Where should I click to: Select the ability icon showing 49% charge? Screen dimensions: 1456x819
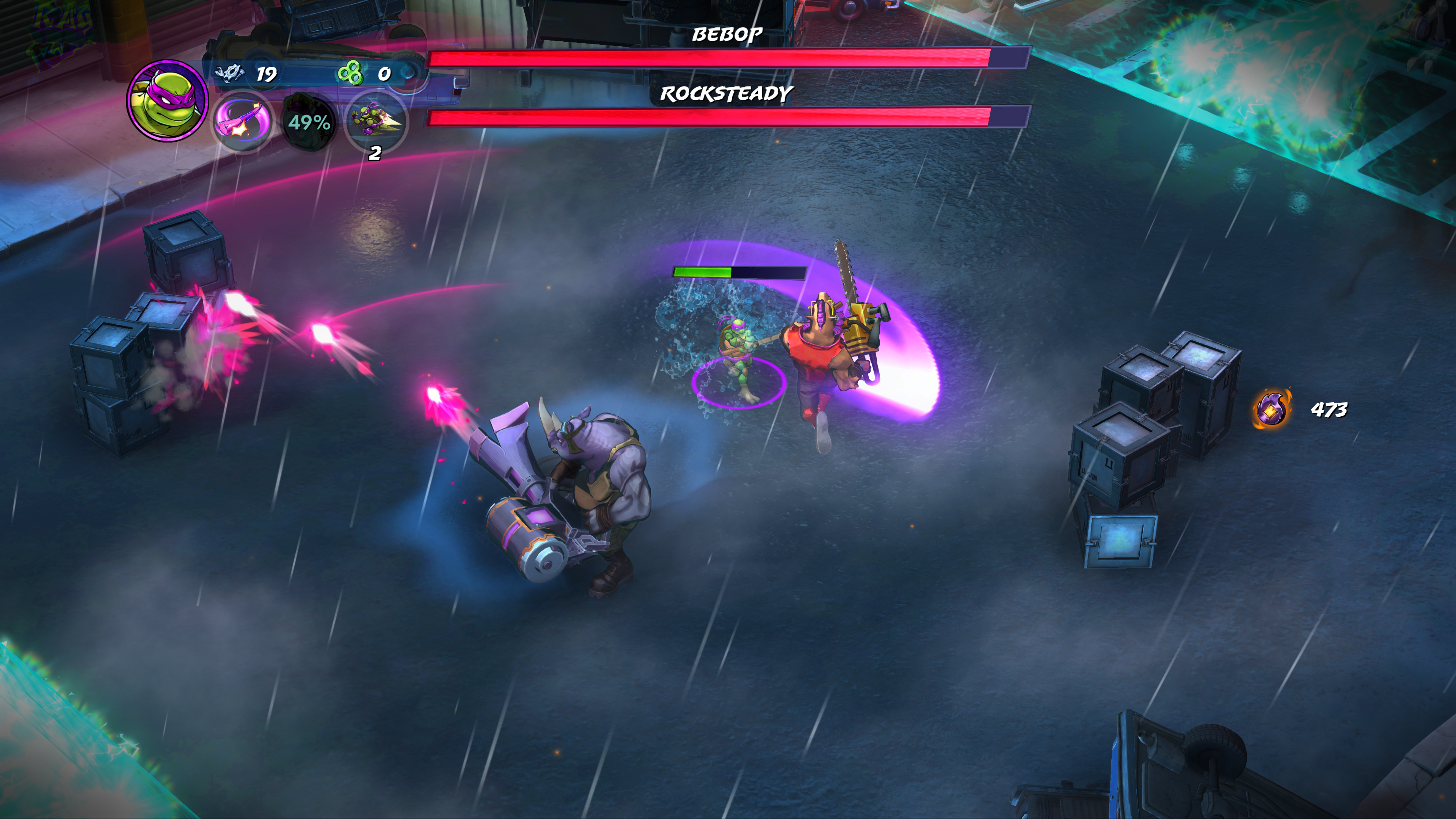click(x=308, y=122)
